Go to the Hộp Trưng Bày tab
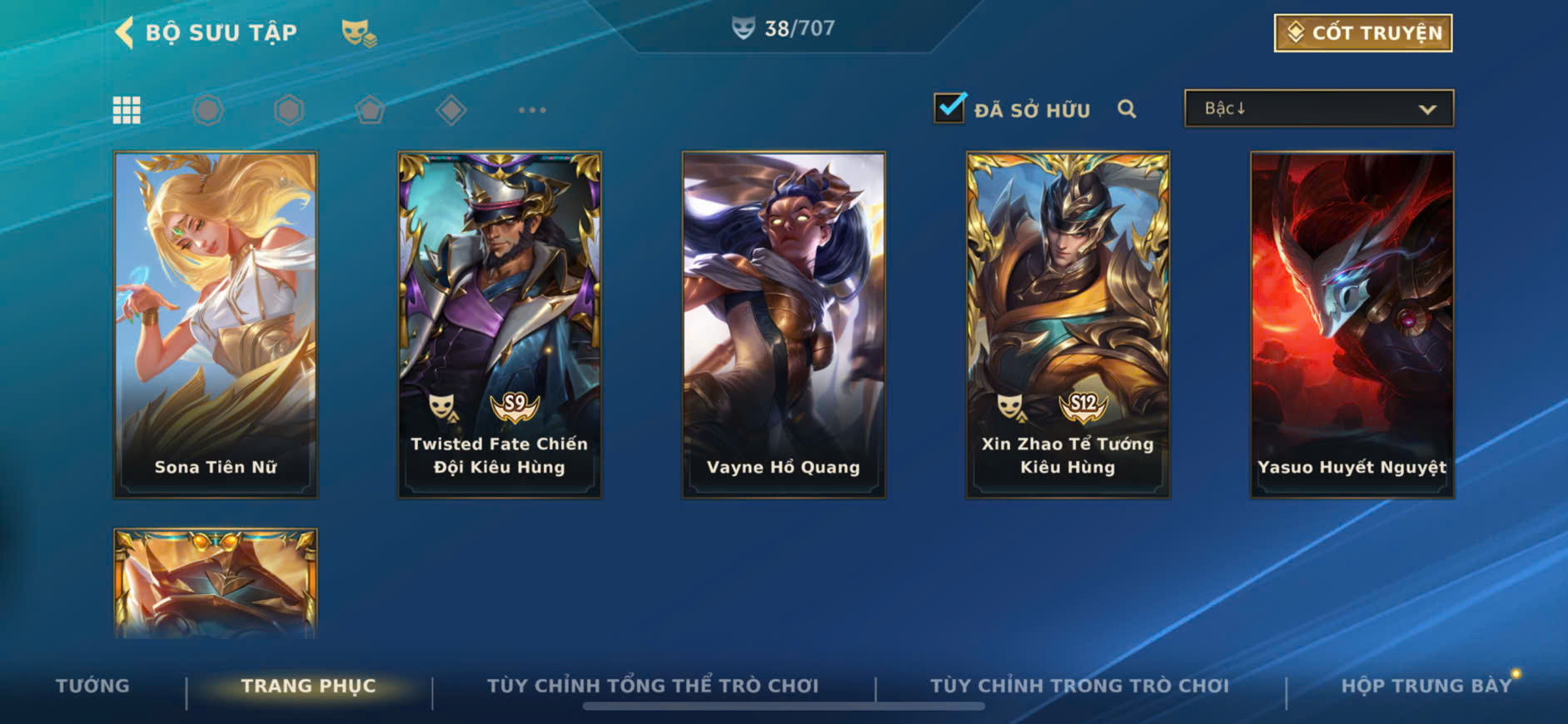The height and width of the screenshot is (724, 1568). [x=1426, y=686]
